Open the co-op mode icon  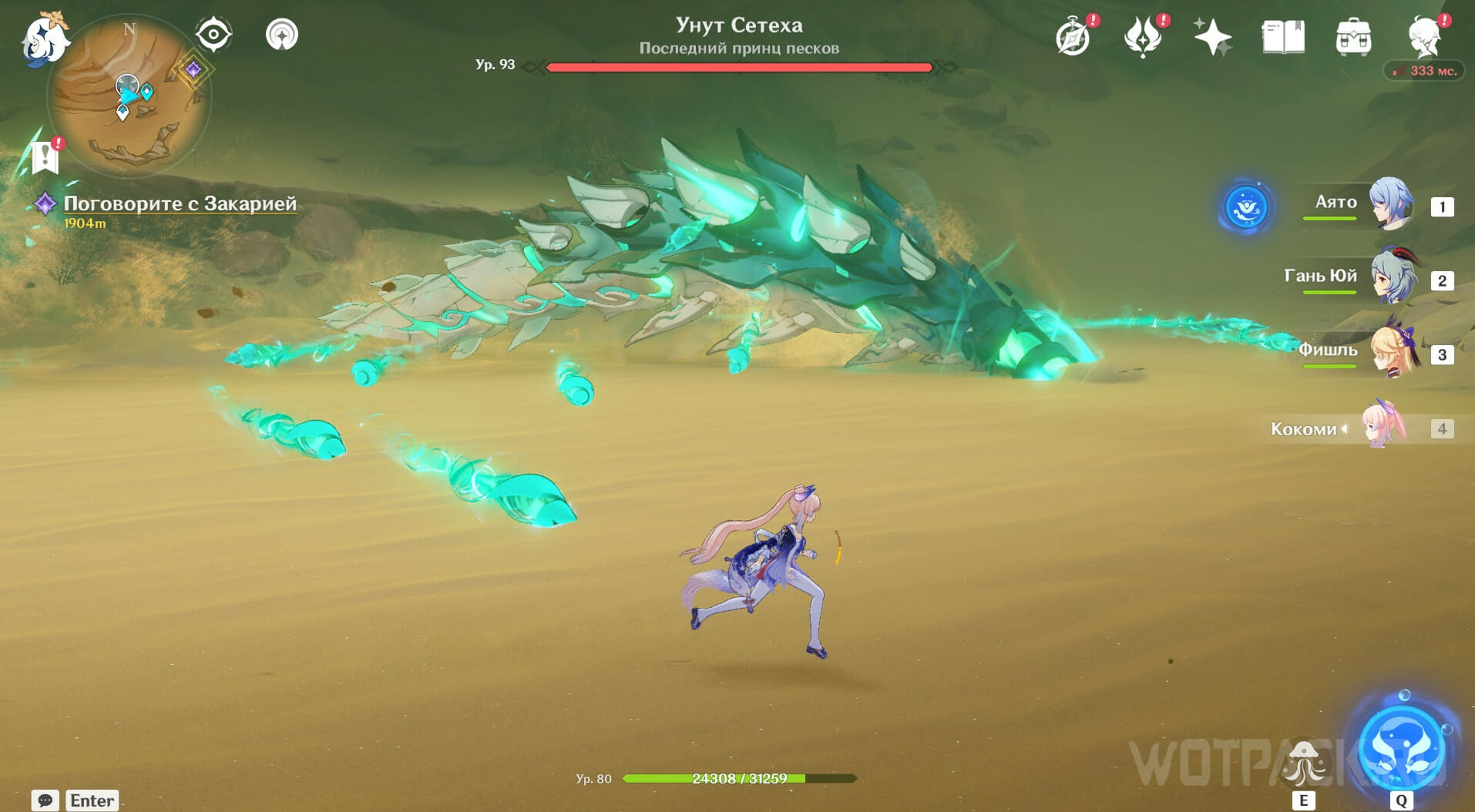[282, 35]
